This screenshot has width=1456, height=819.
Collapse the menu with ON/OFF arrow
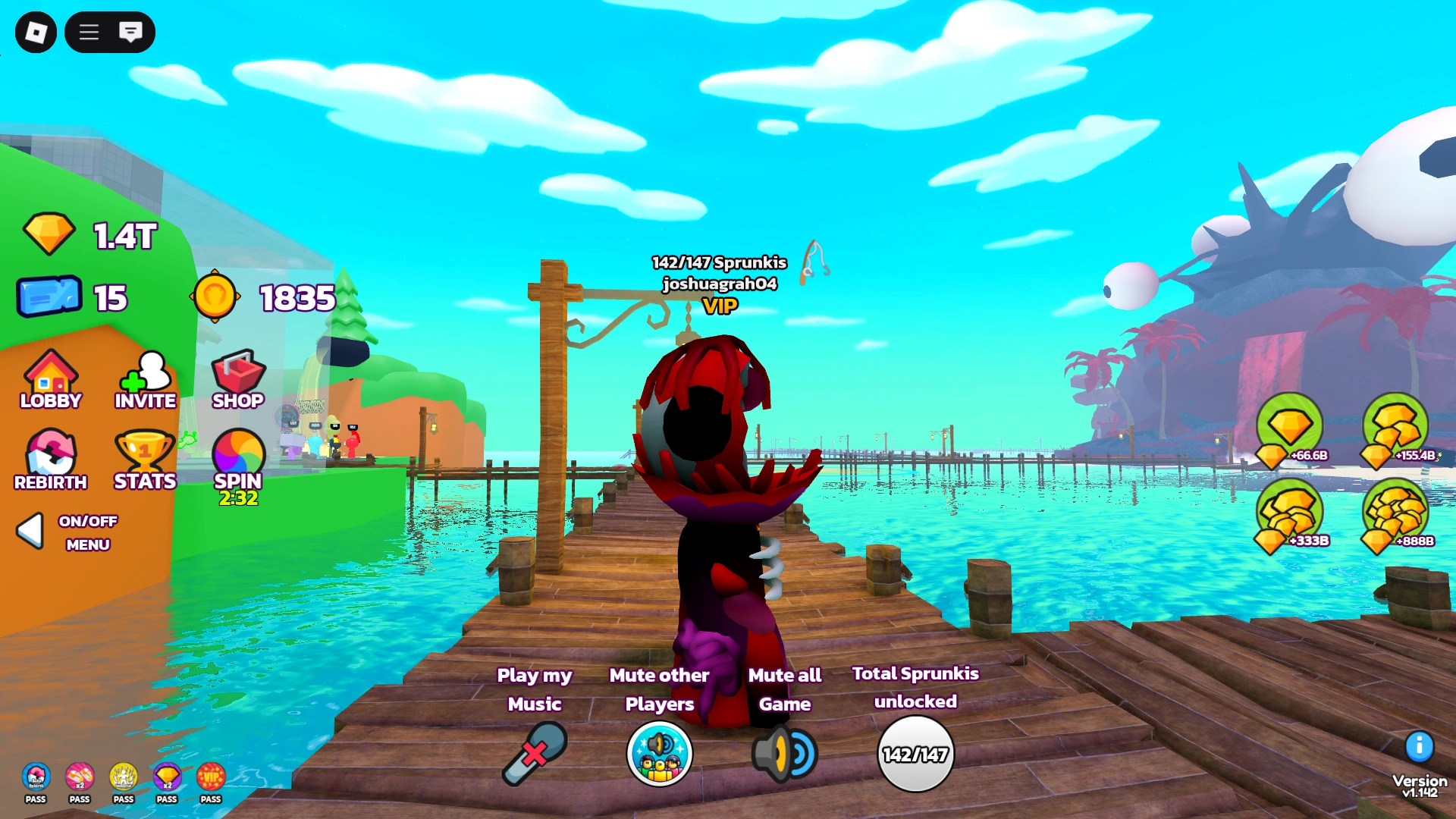(30, 531)
